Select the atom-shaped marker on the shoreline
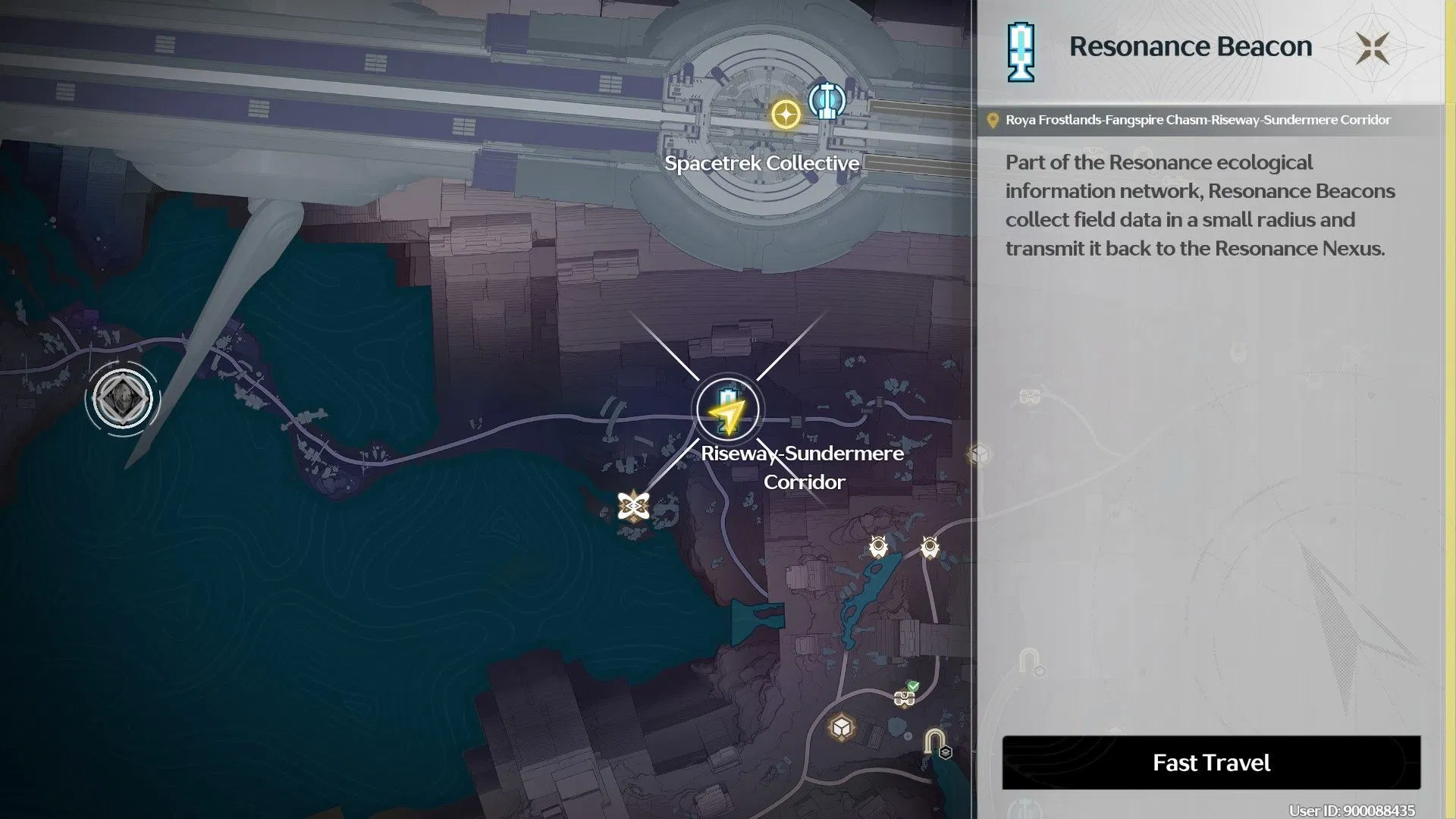 (x=632, y=507)
